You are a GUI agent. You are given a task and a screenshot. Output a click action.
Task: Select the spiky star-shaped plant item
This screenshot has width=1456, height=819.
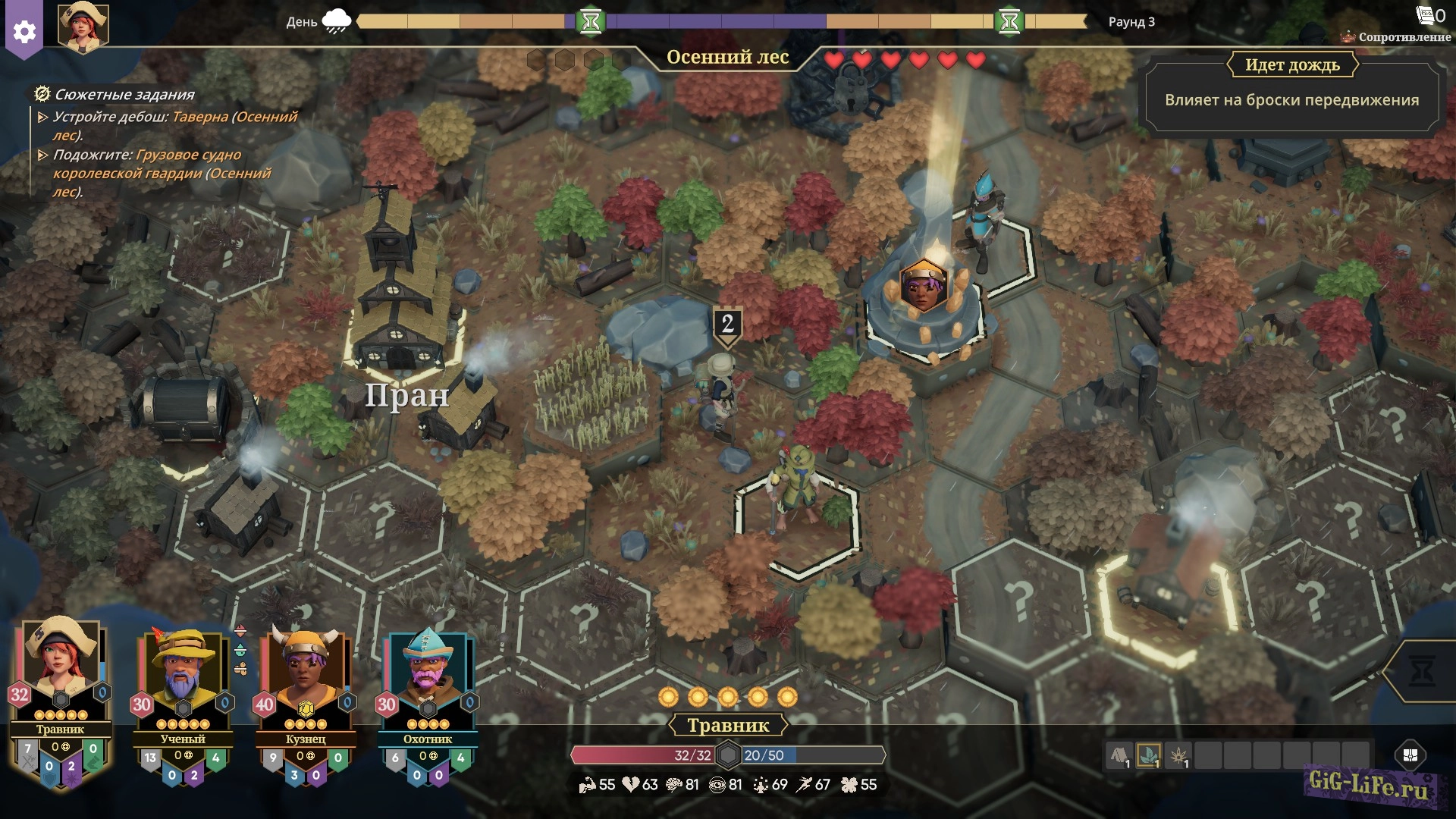coord(1178,755)
